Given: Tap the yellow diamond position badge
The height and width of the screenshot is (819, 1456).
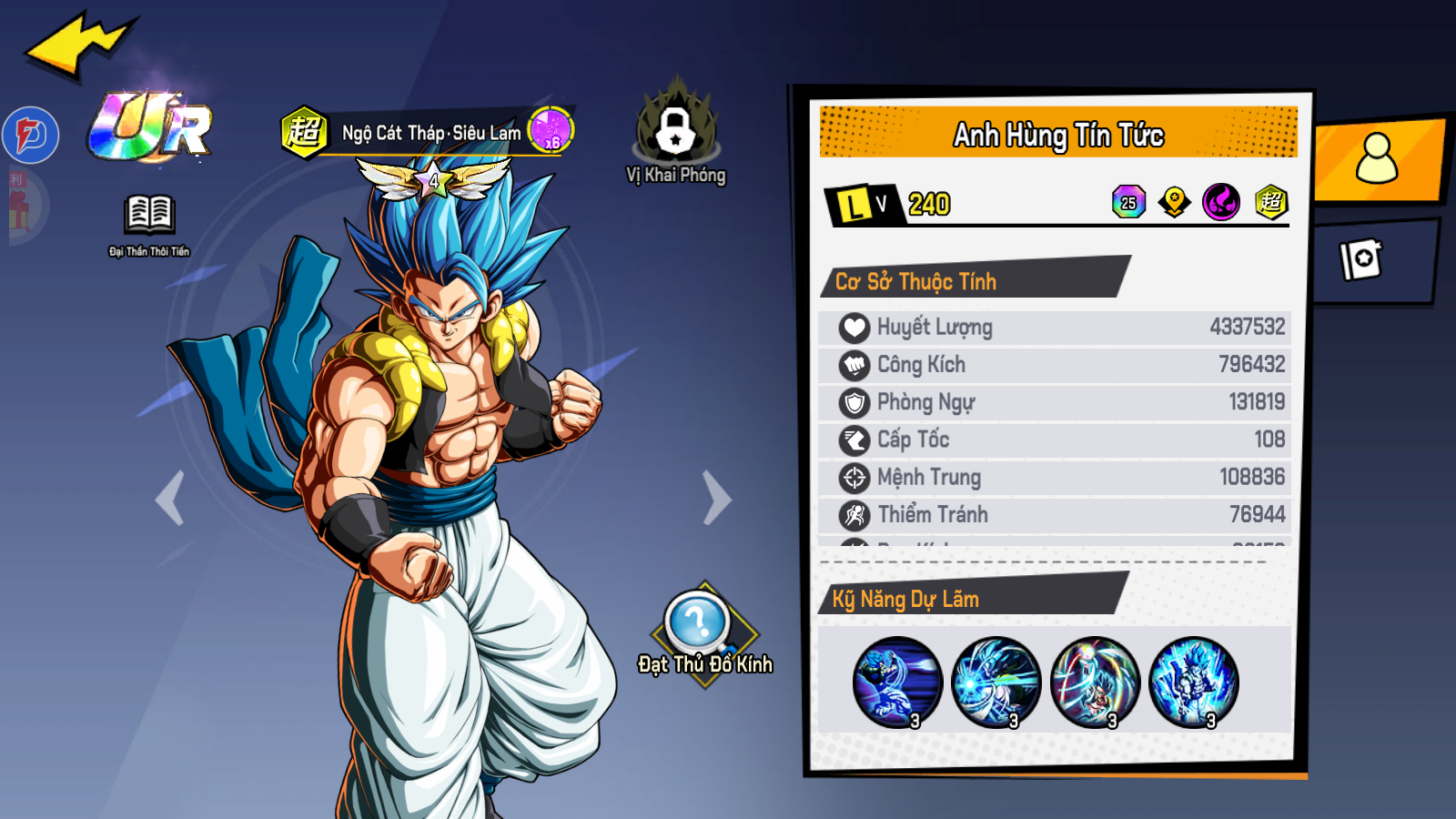Looking at the screenshot, I should [x=1175, y=202].
